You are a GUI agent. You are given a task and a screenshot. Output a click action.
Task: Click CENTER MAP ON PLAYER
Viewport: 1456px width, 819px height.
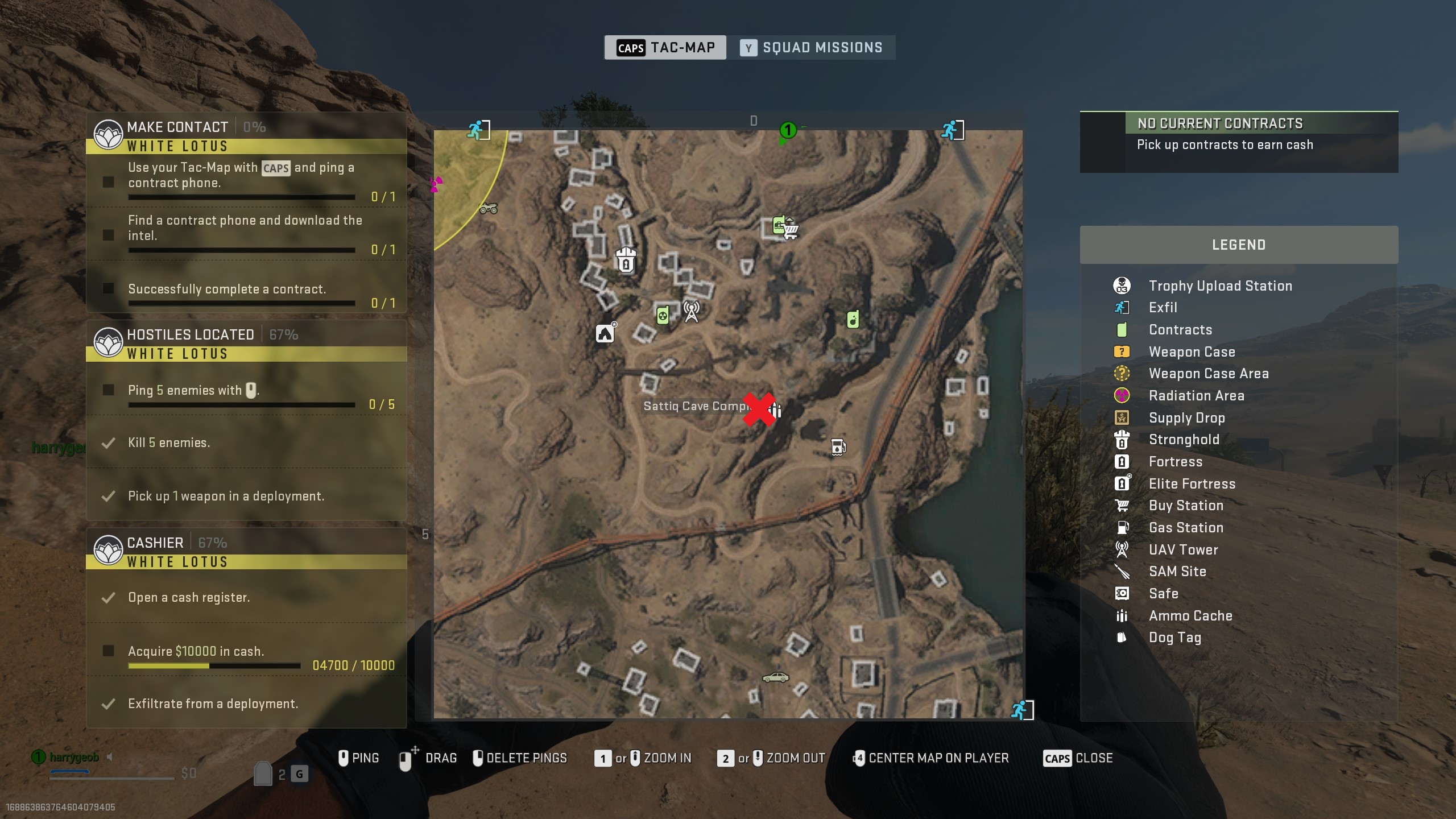(x=932, y=758)
